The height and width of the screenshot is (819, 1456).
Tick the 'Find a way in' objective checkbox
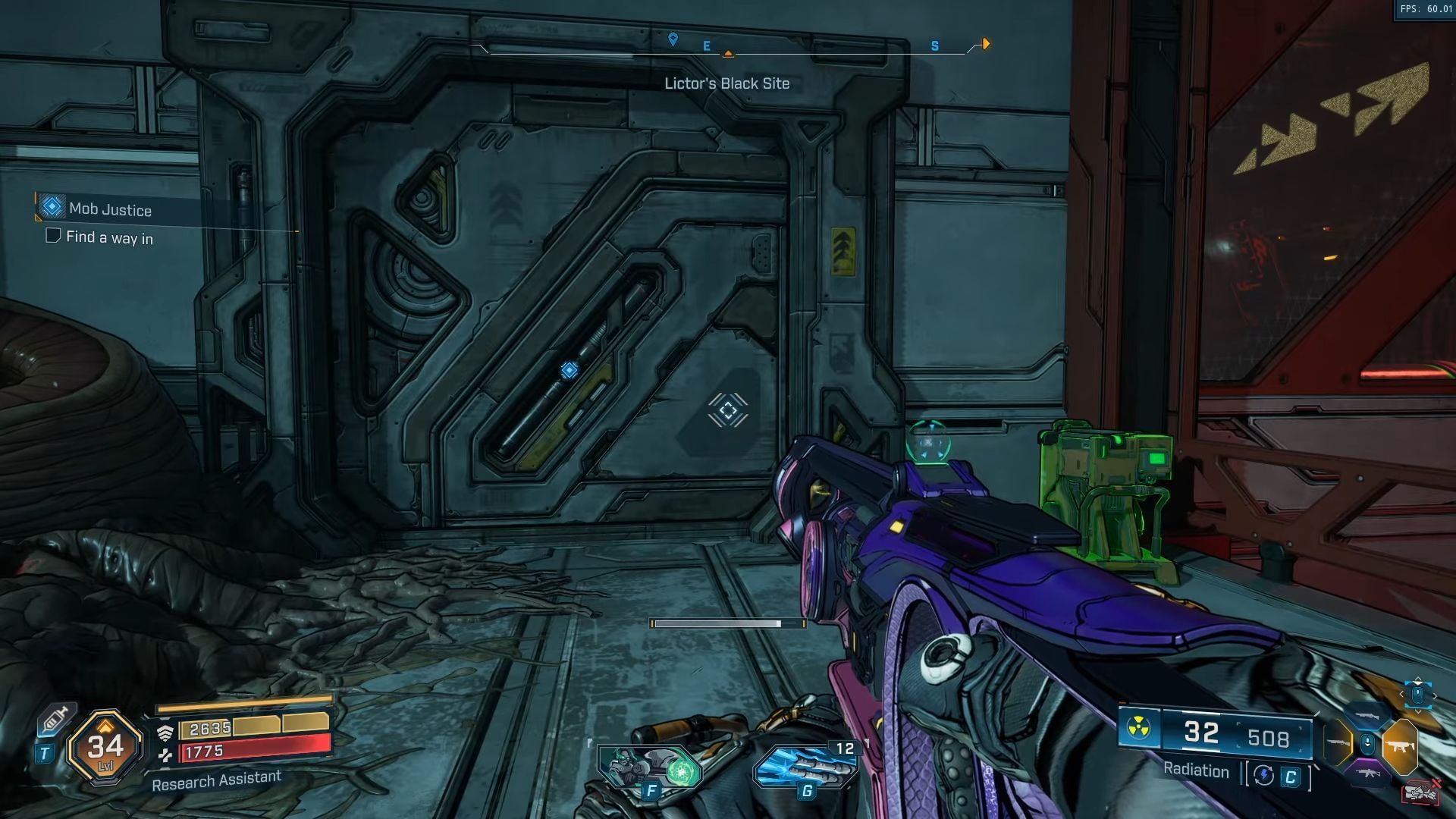(53, 236)
